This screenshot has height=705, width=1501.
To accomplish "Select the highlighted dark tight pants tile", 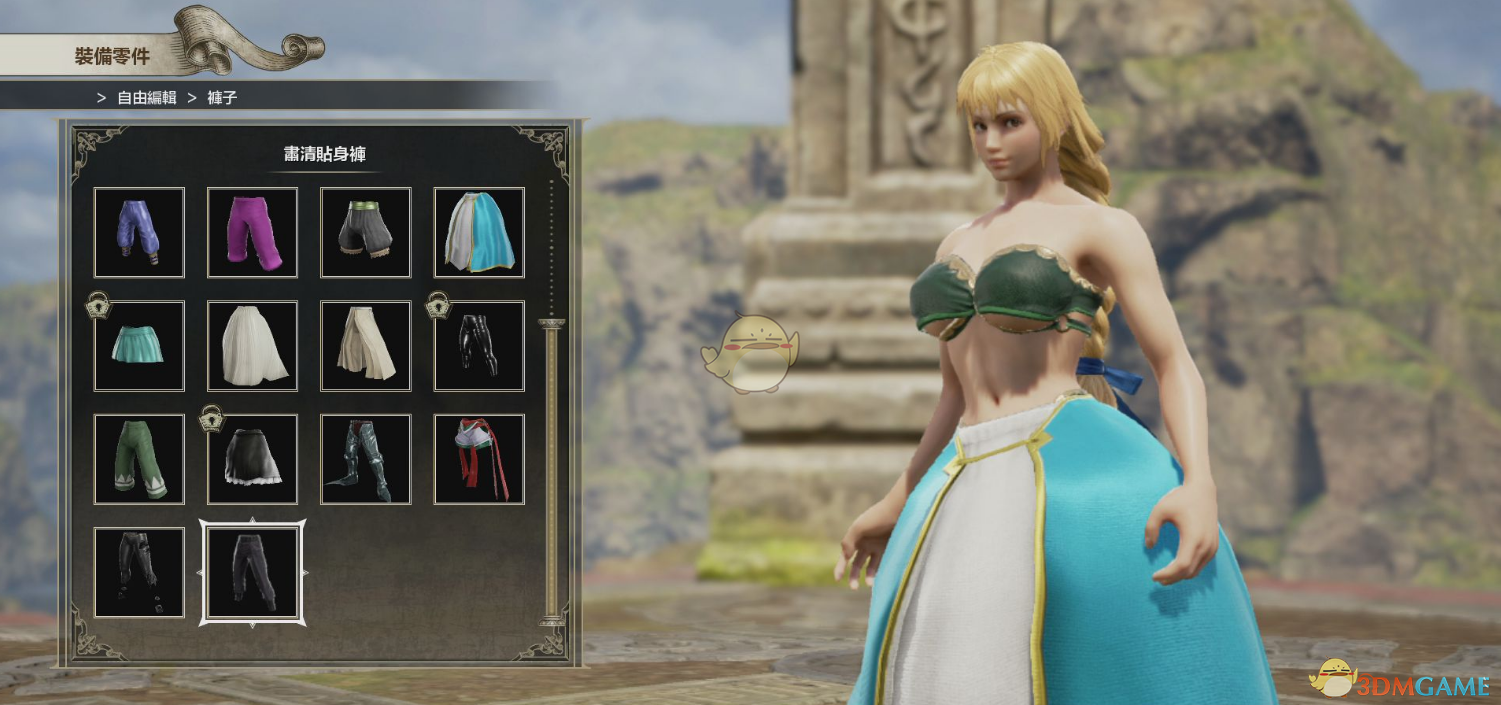I will click(252, 572).
